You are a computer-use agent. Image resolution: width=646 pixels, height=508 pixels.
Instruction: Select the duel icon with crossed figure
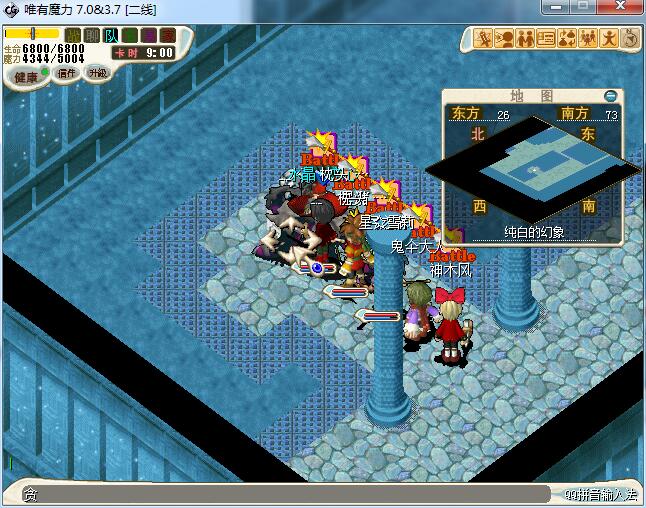485,39
